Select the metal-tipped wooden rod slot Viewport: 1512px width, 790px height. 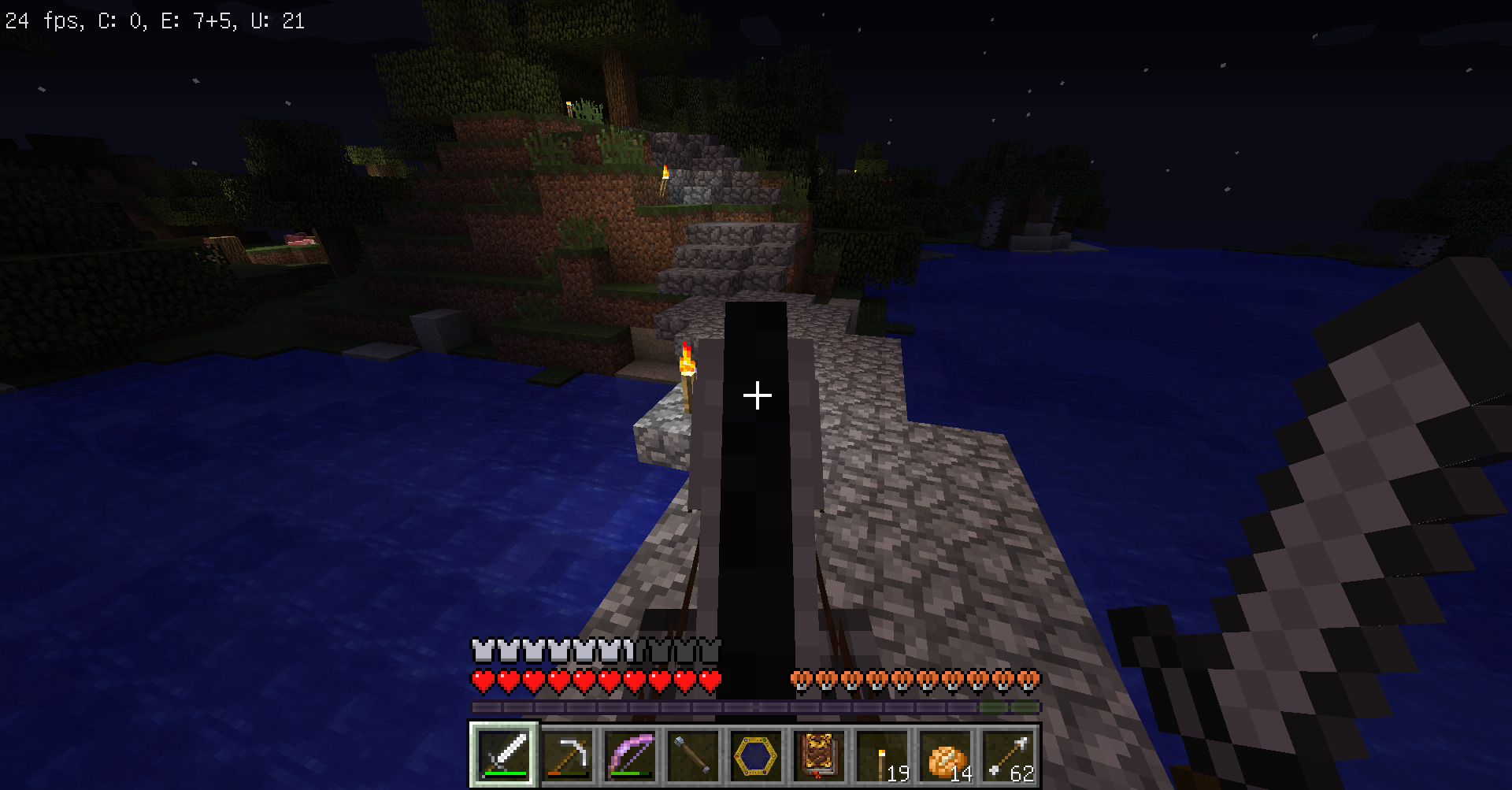pos(693,755)
